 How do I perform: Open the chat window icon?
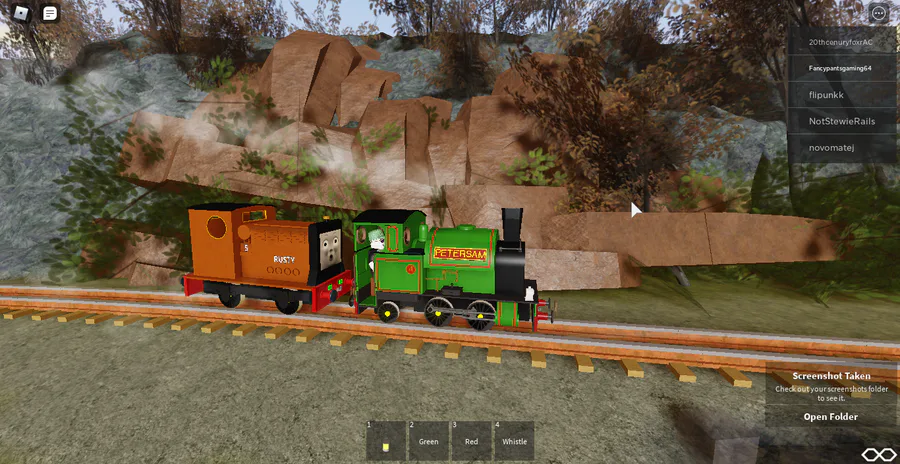point(50,13)
